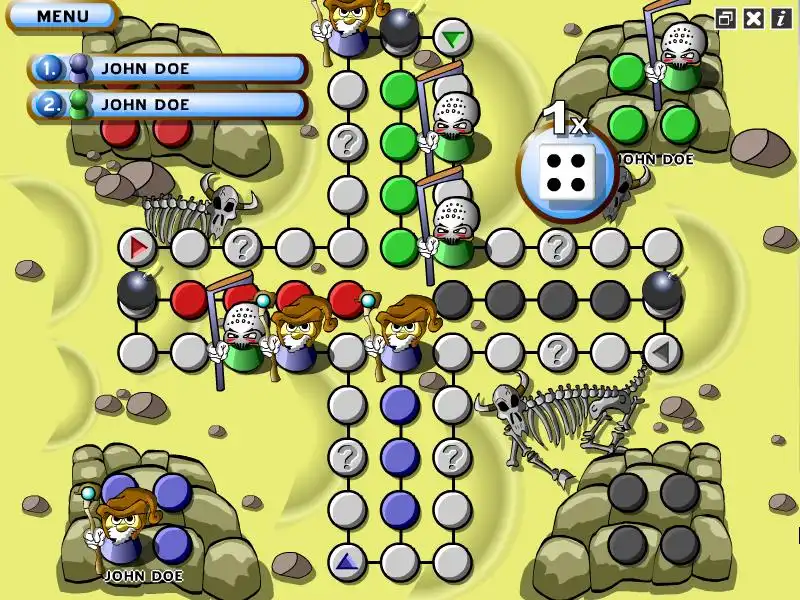Open the MENU button
This screenshot has width=800, height=600.
pos(62,16)
